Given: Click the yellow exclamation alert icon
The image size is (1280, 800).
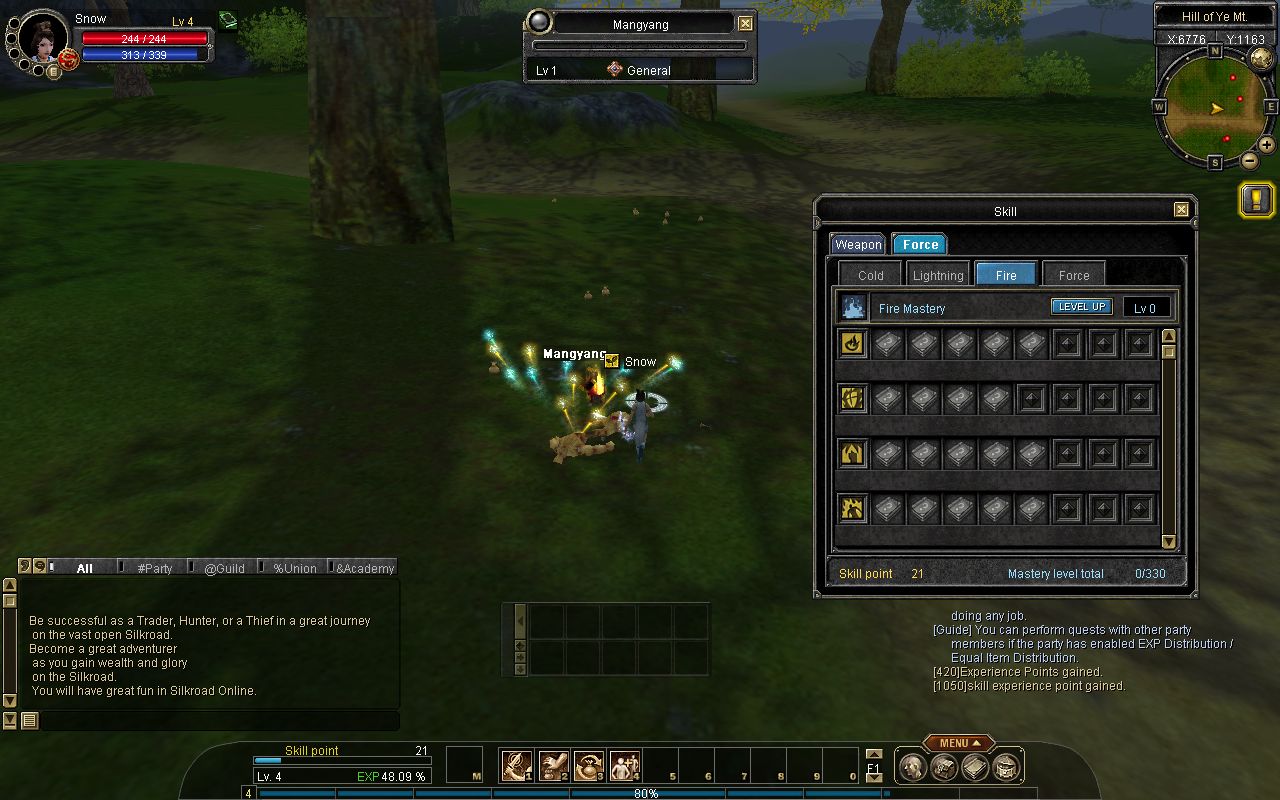Looking at the screenshot, I should [x=1256, y=199].
